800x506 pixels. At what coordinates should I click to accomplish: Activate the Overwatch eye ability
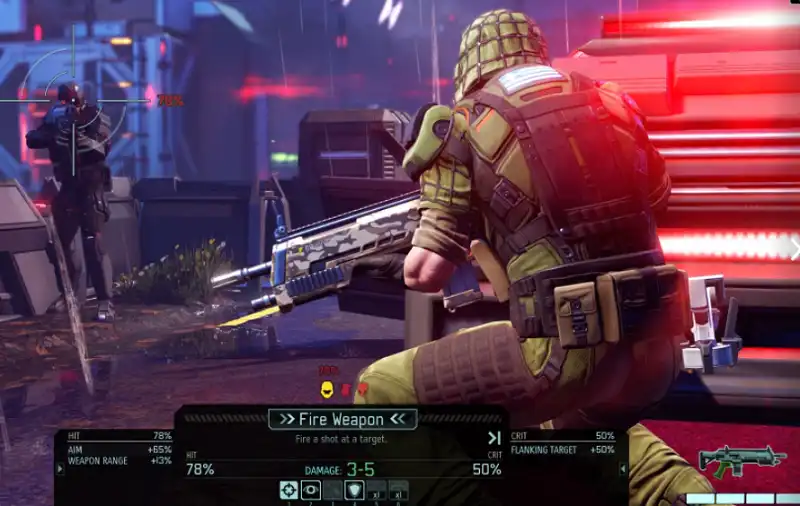click(310, 489)
